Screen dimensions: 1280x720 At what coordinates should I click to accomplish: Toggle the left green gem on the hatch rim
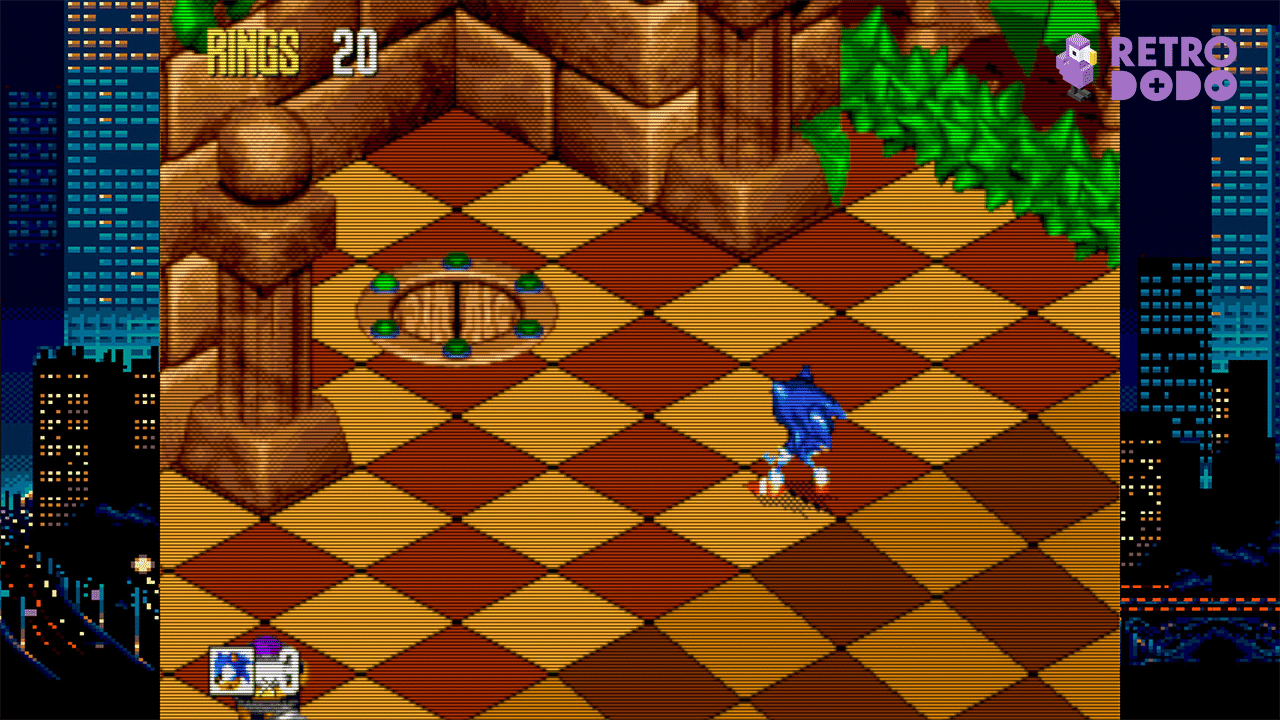pos(384,284)
